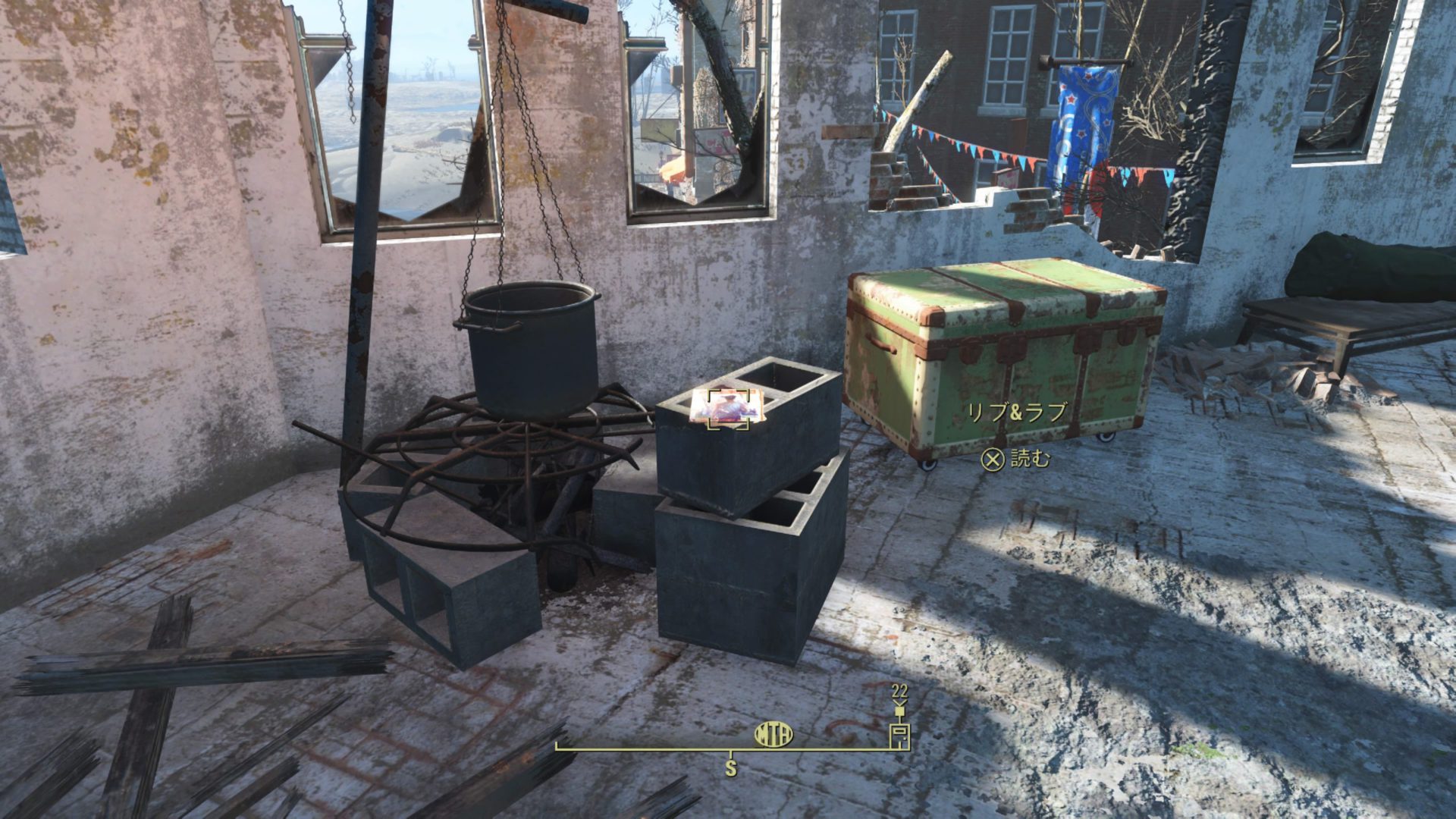Select the building location marker on the compass
The image size is (1456, 819).
pyautogui.click(x=899, y=736)
